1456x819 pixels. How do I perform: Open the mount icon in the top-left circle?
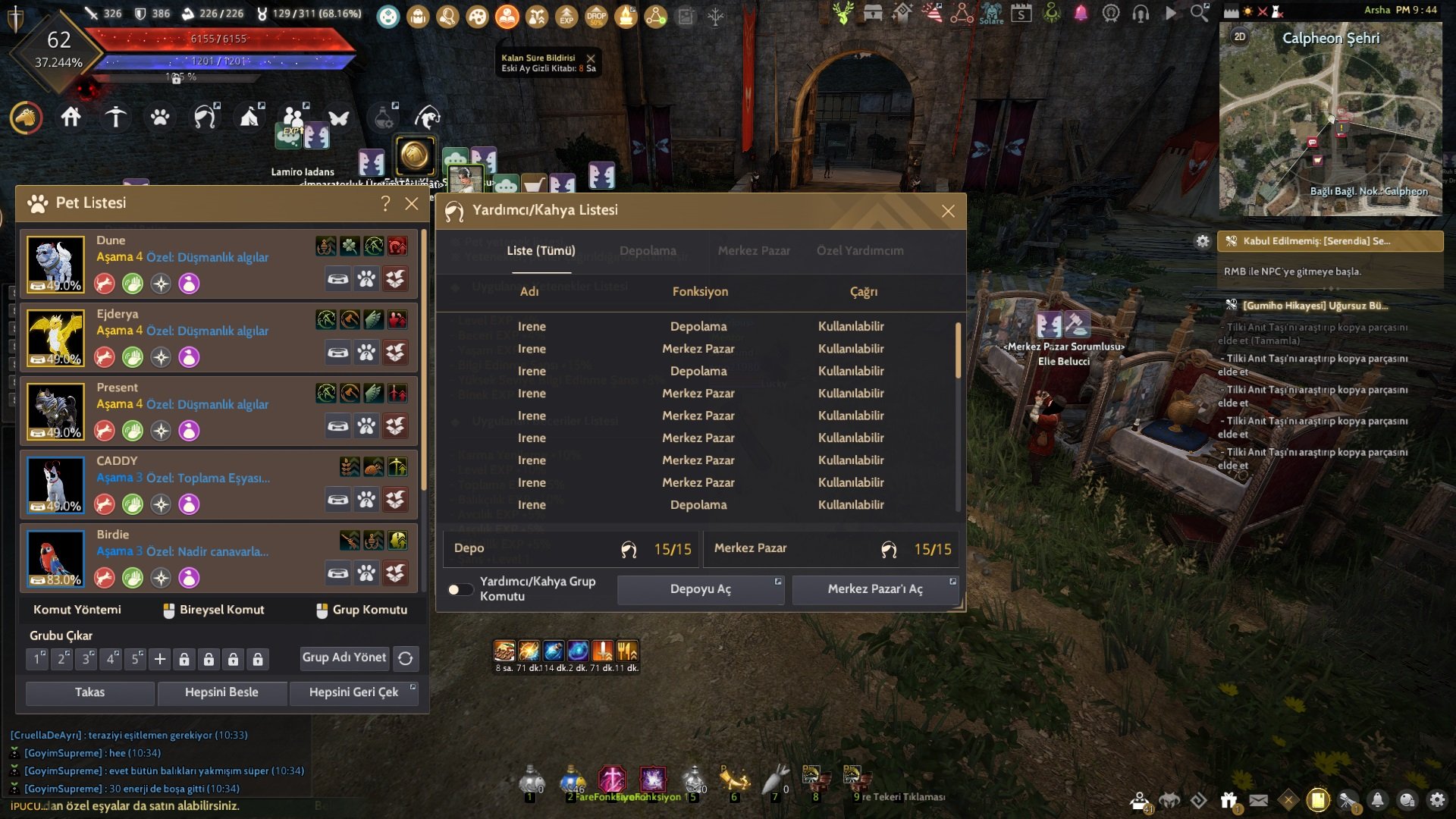point(26,118)
